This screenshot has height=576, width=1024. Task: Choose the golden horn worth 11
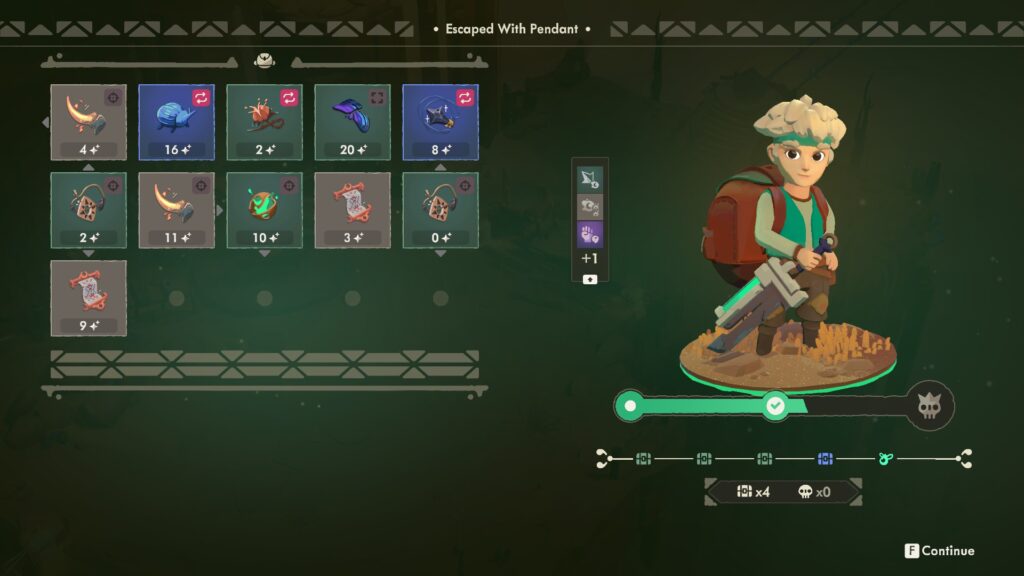177,210
